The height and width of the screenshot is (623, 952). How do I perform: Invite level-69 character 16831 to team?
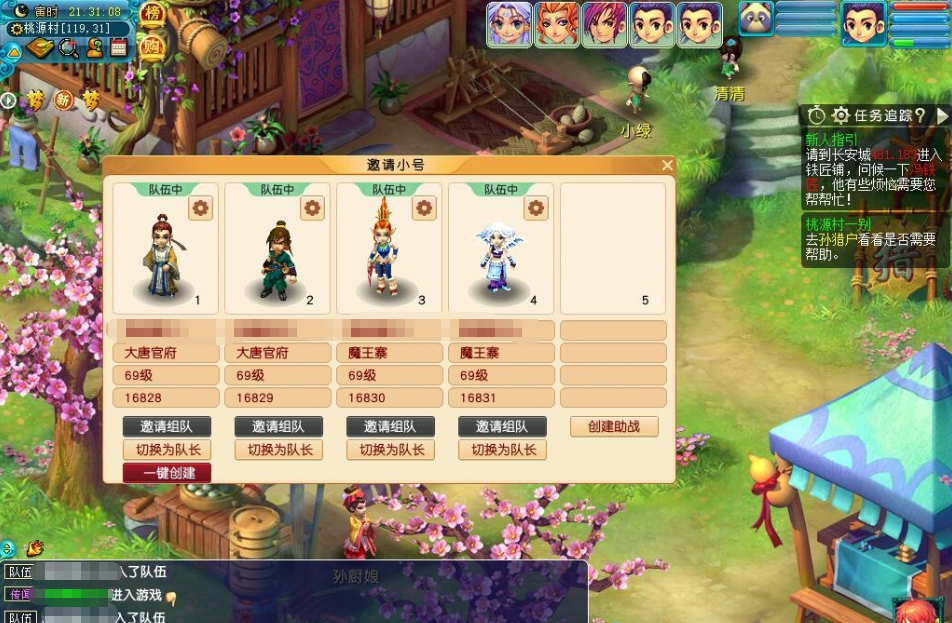coord(502,426)
